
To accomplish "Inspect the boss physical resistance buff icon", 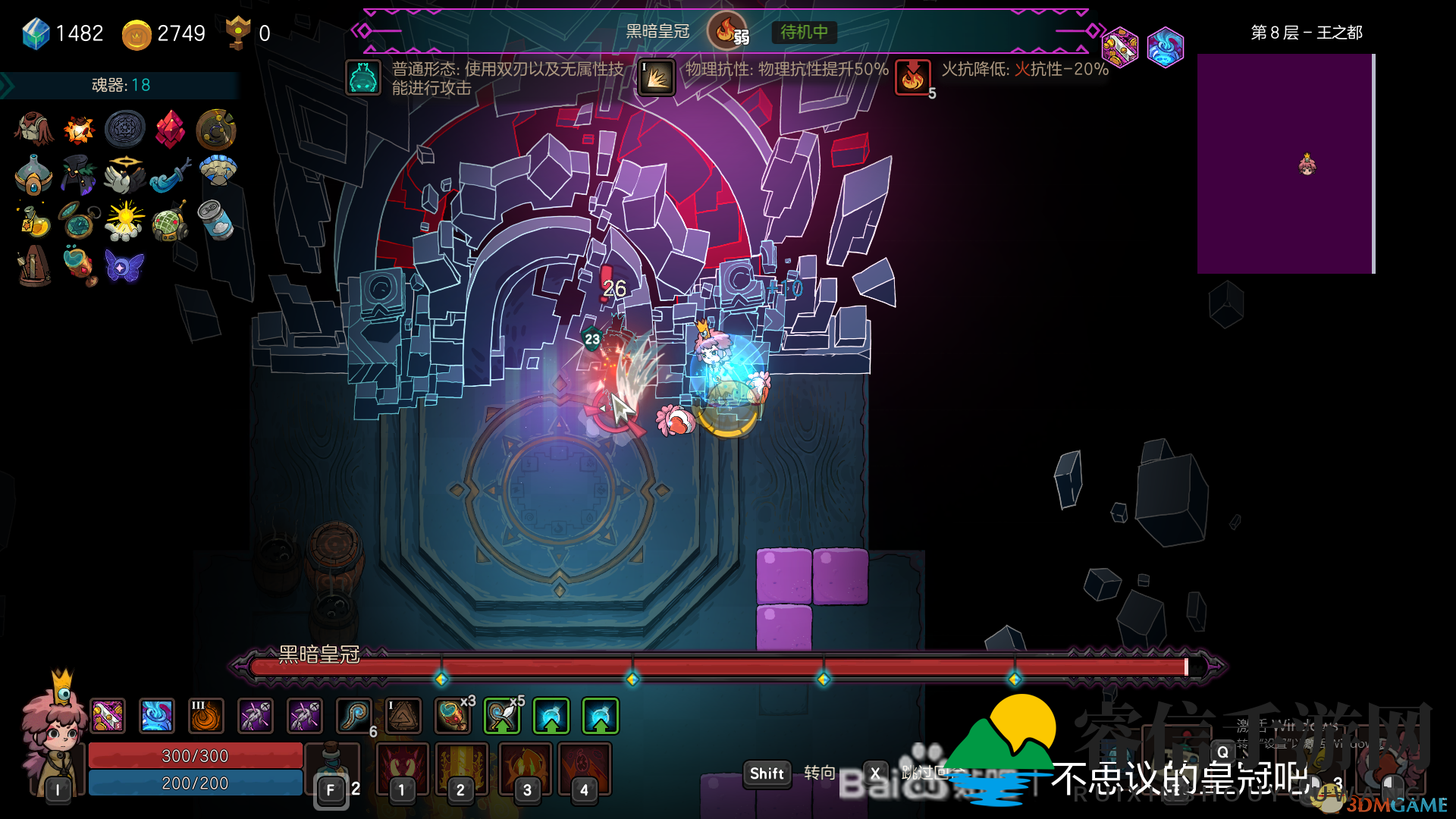I will tap(657, 77).
